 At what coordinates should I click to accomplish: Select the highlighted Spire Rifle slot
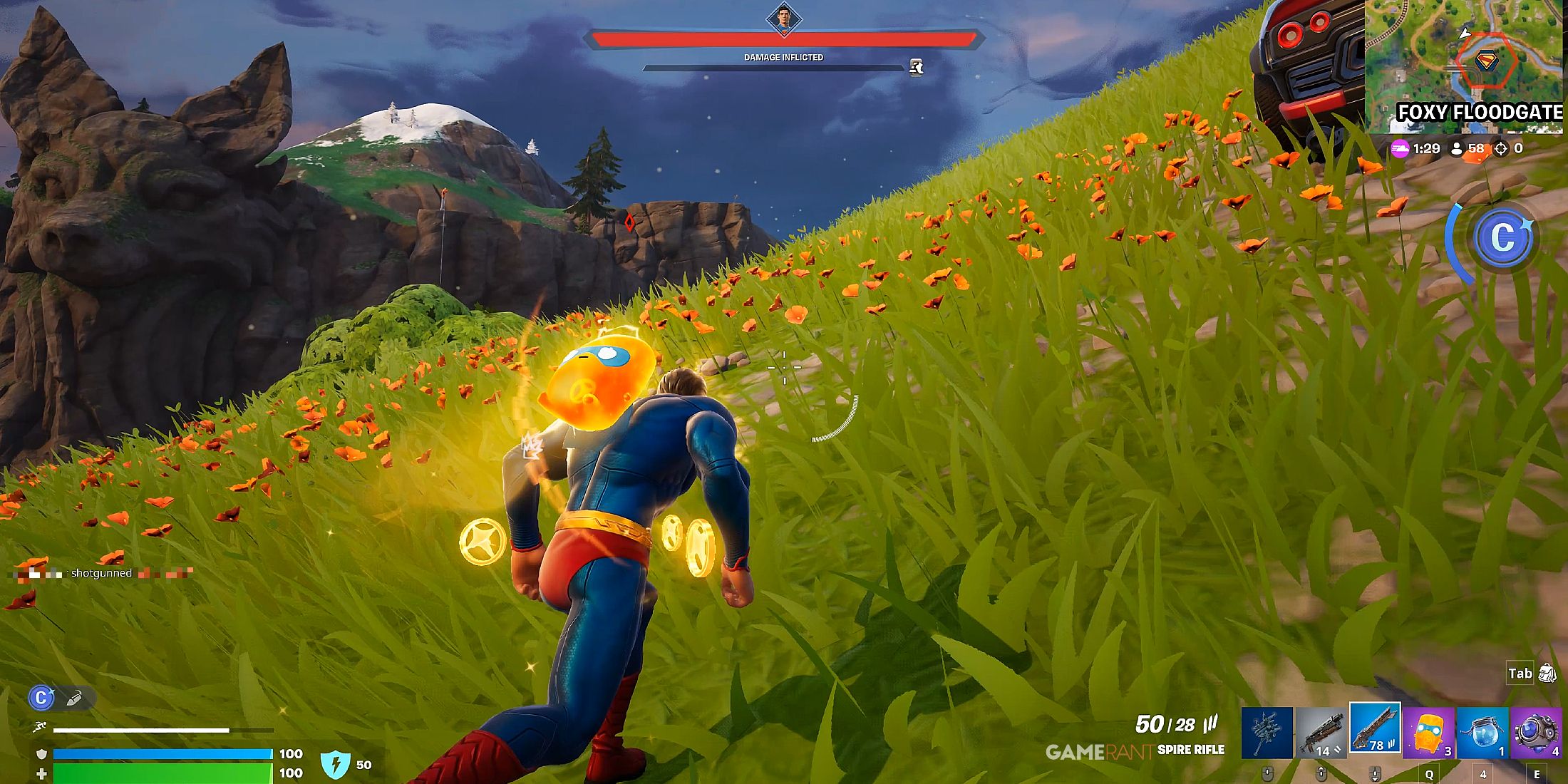point(1375,728)
